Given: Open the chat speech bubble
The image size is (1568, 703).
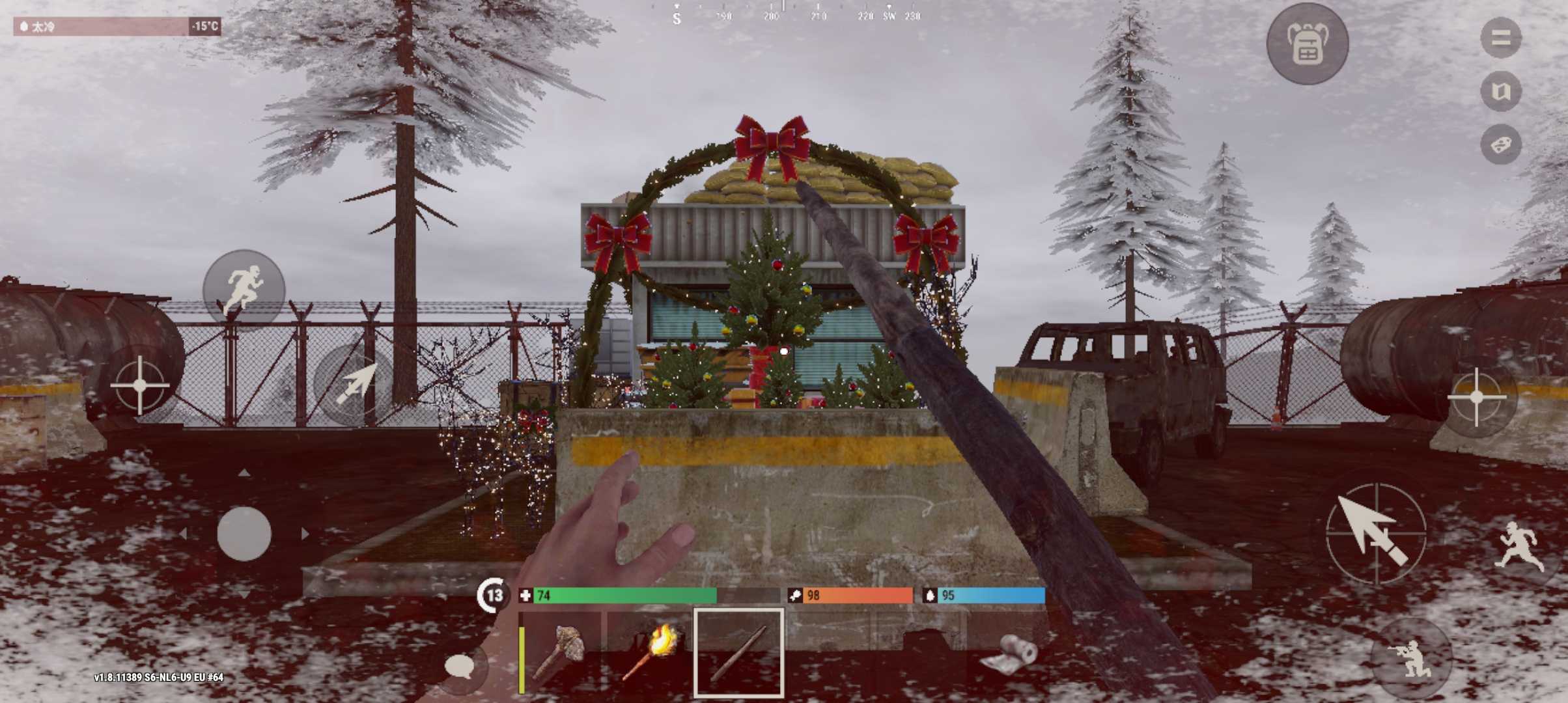Looking at the screenshot, I should pos(460,667).
